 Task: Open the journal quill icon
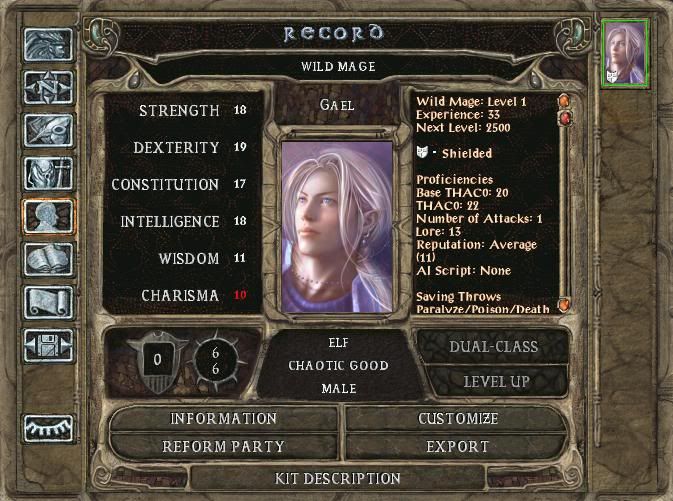pos(48,132)
